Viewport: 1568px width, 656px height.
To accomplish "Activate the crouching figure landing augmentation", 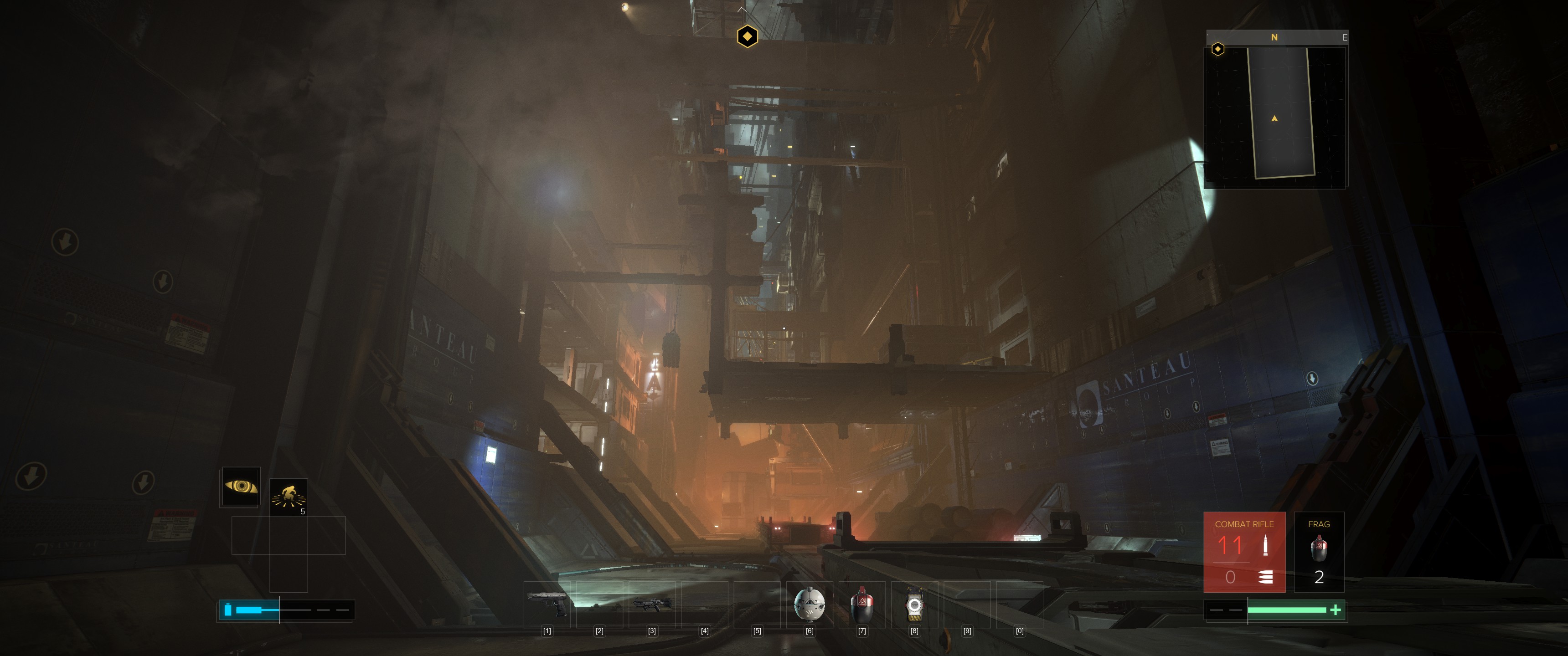I will pyautogui.click(x=289, y=497).
